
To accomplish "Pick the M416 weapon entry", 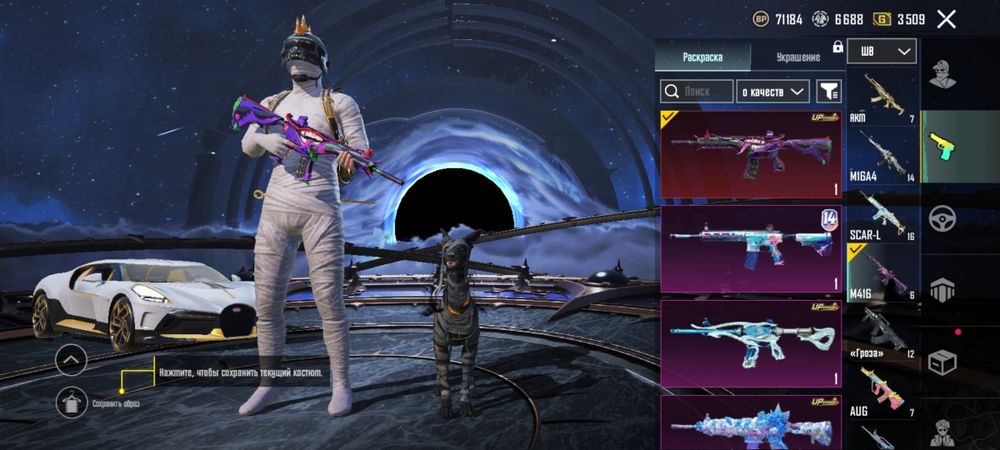I will (x=883, y=272).
